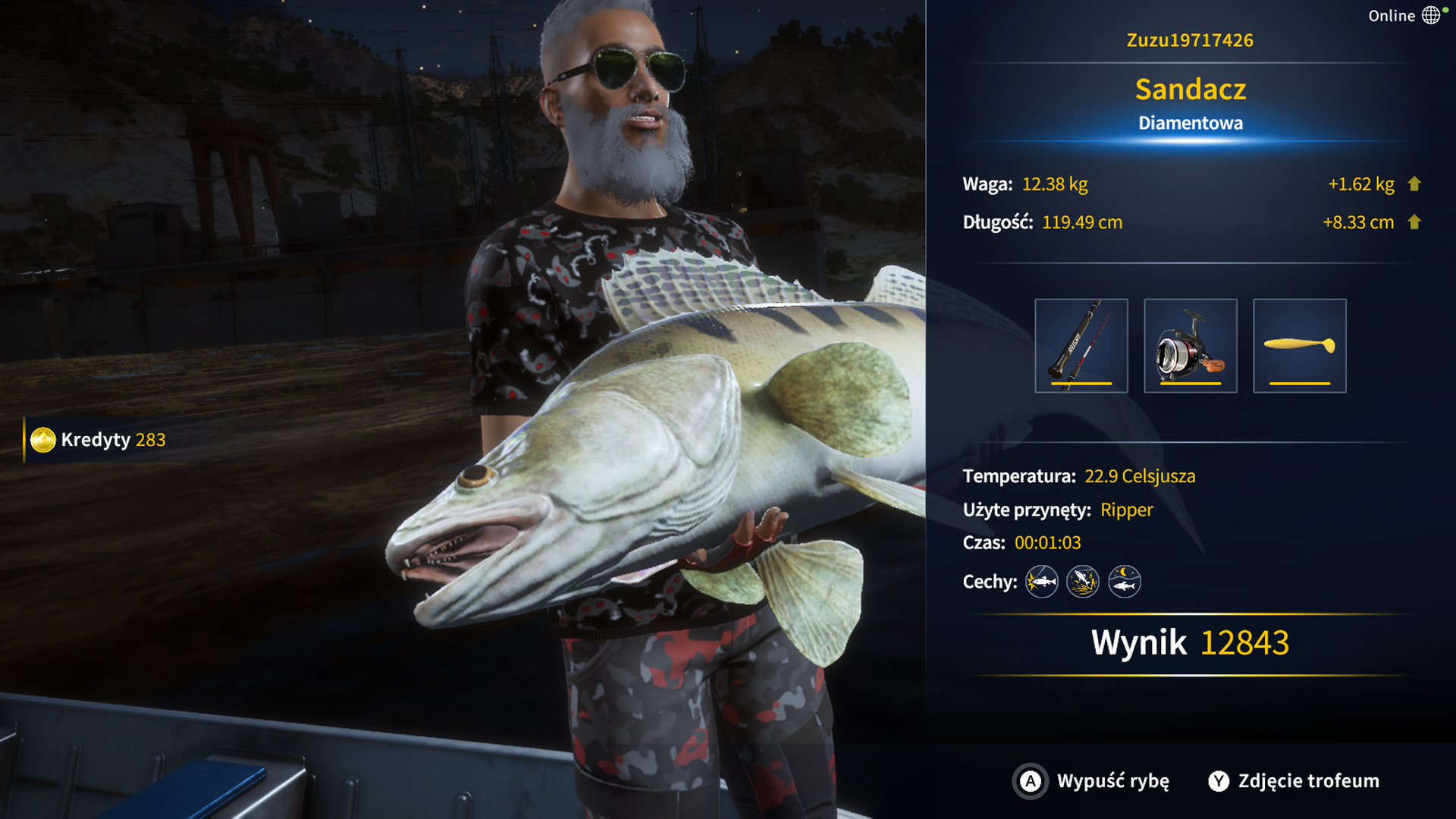1456x819 pixels.
Task: Select the yellow Ripper lure slot
Action: [x=1299, y=346]
